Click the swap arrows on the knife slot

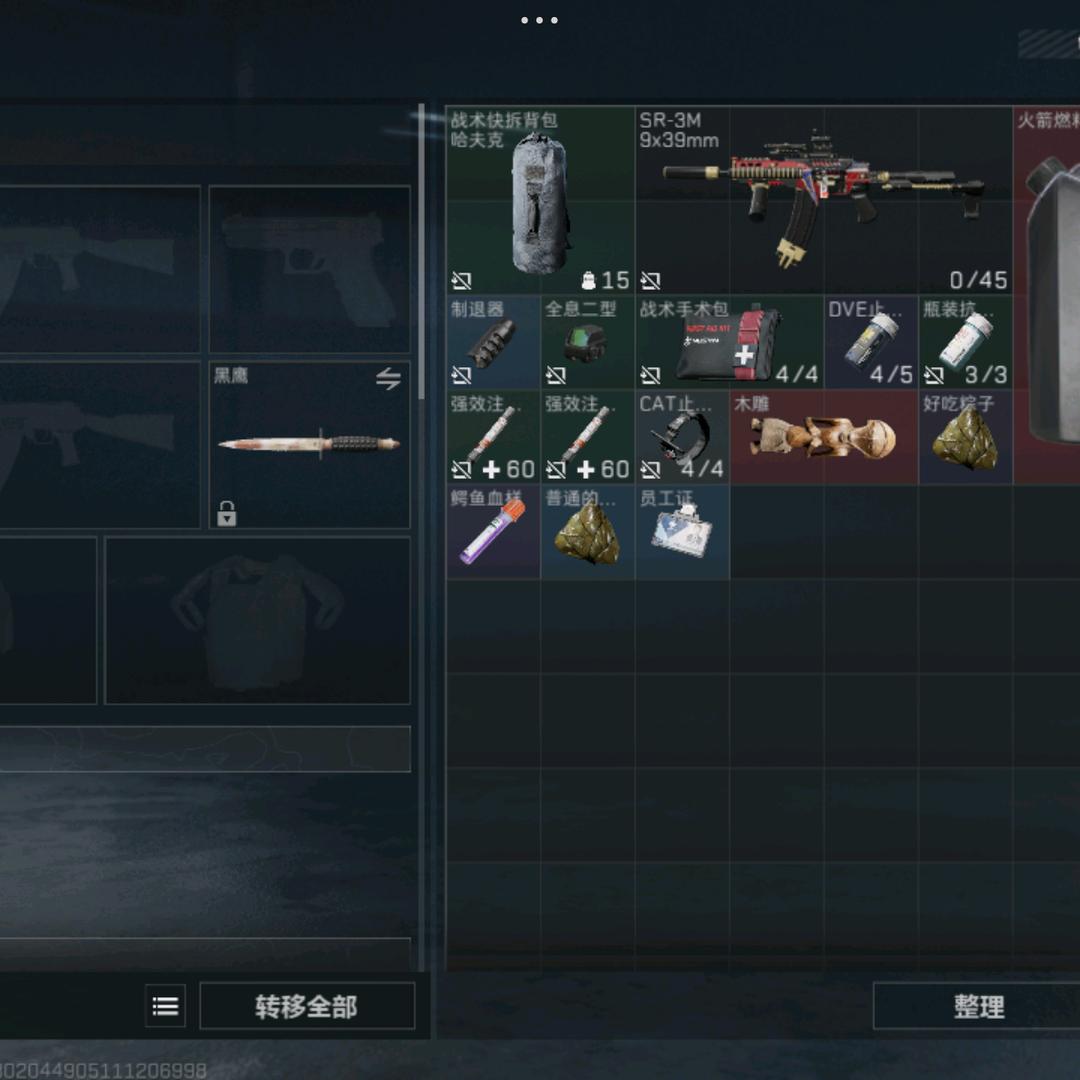pyautogui.click(x=388, y=379)
